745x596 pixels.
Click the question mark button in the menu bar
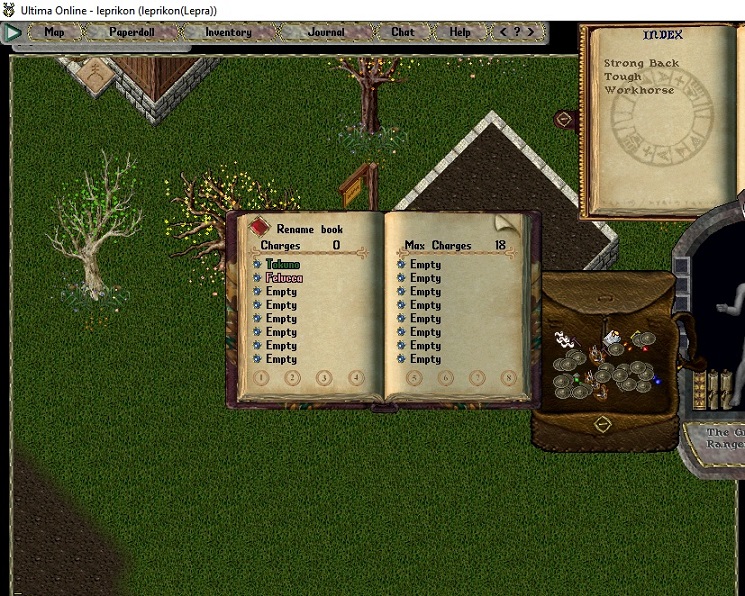coord(517,32)
